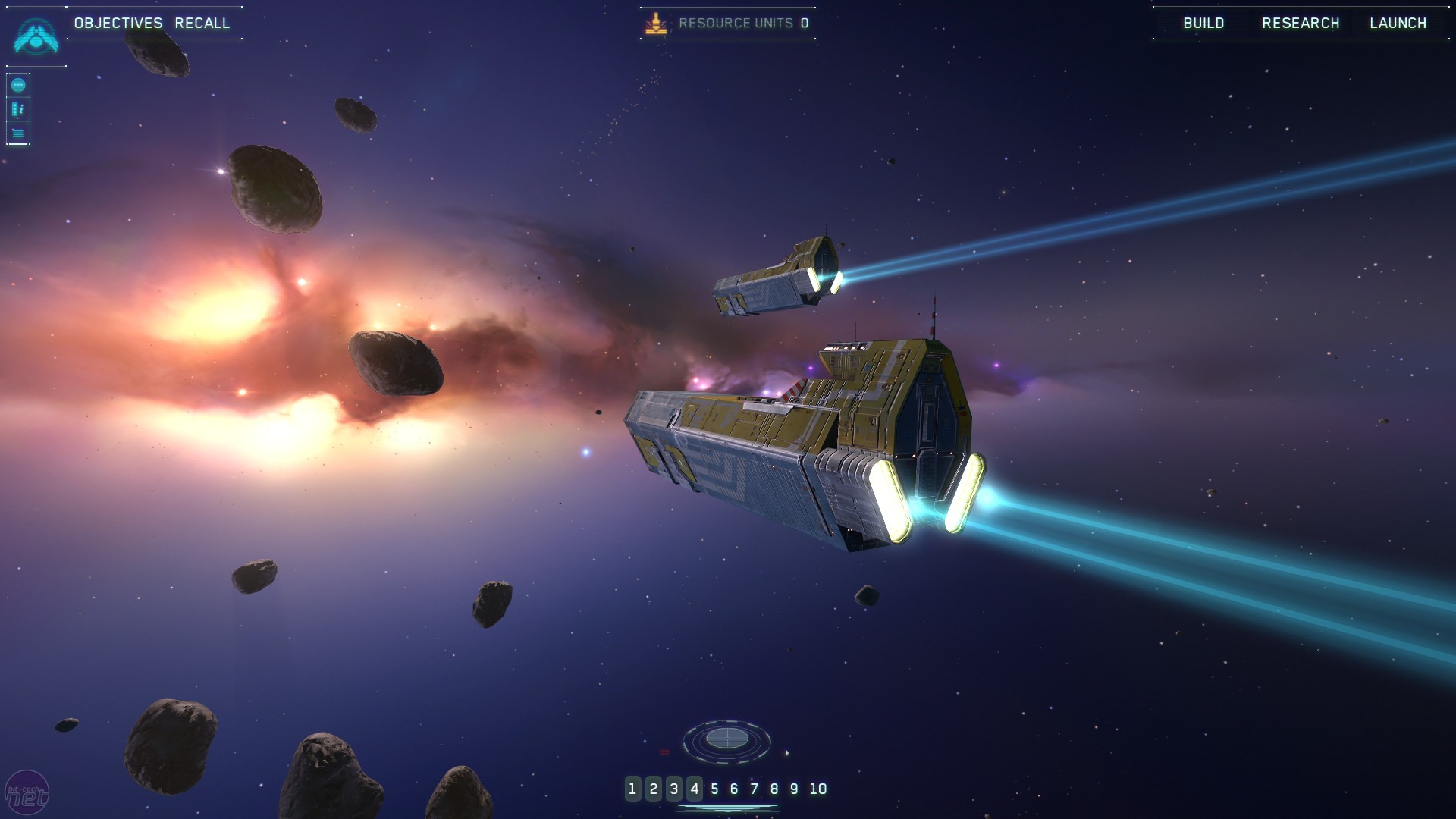1456x819 pixels.
Task: Select control group 2
Action: [653, 789]
